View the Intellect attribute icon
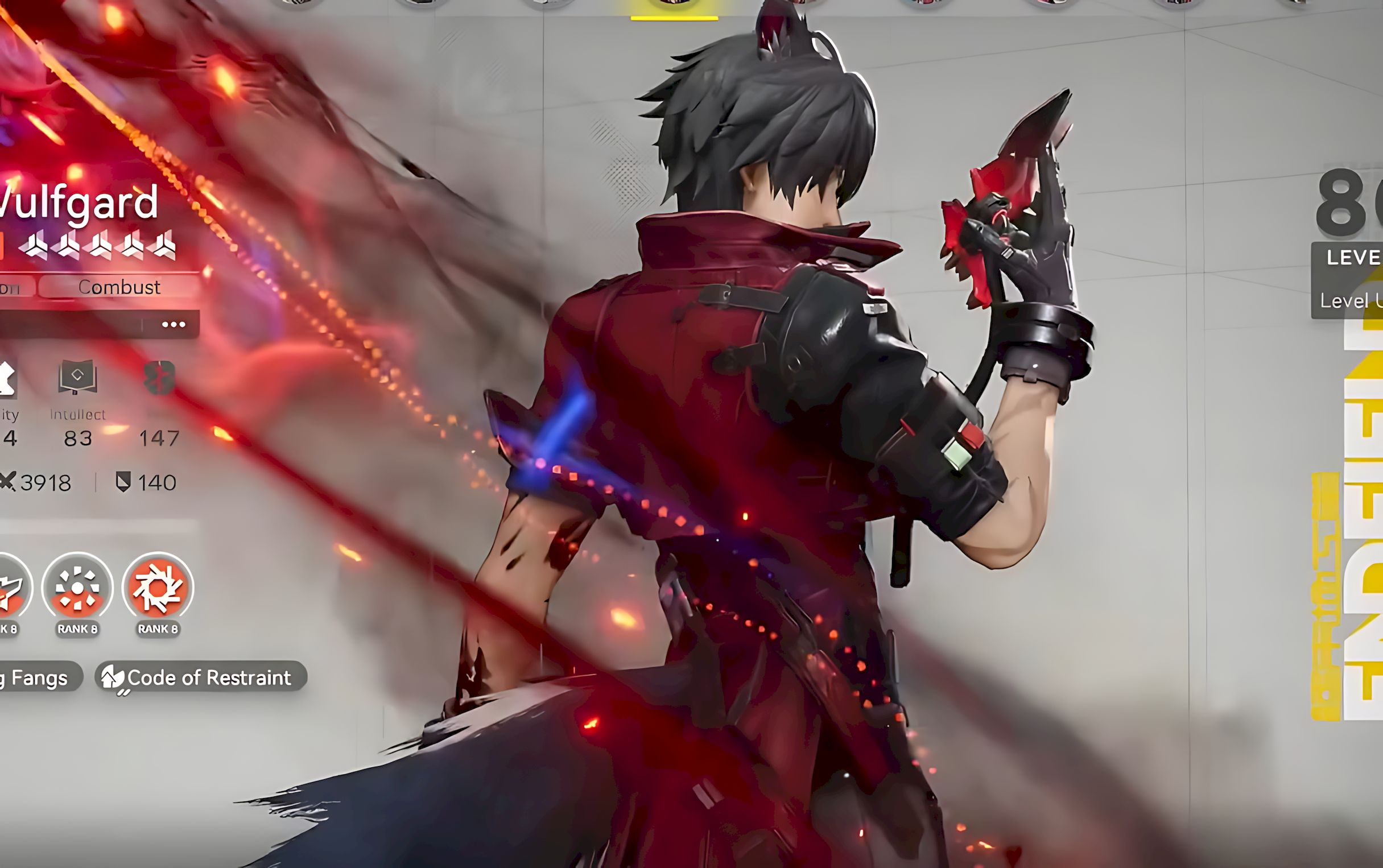 [x=77, y=376]
